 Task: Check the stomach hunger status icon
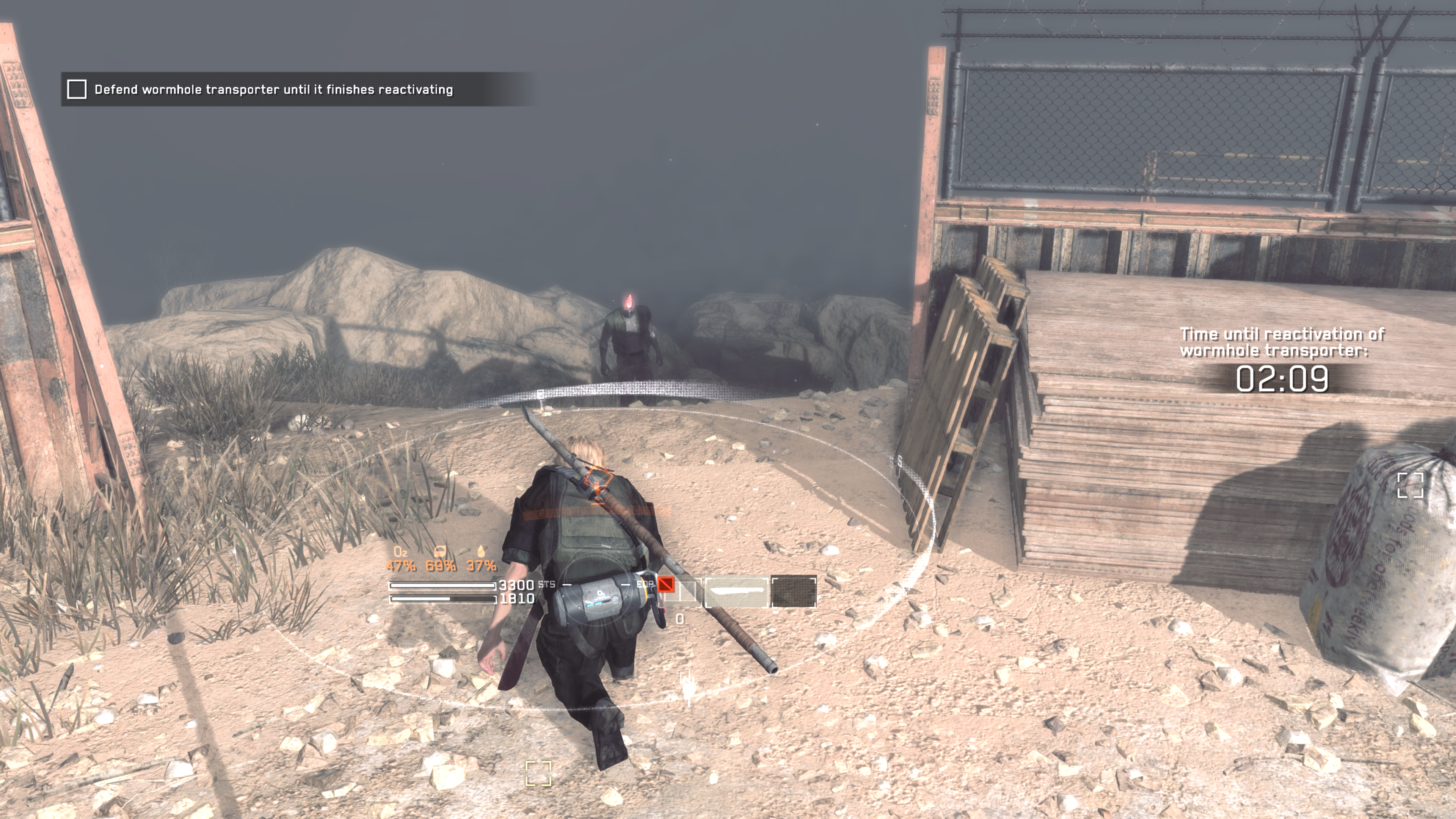click(x=440, y=551)
